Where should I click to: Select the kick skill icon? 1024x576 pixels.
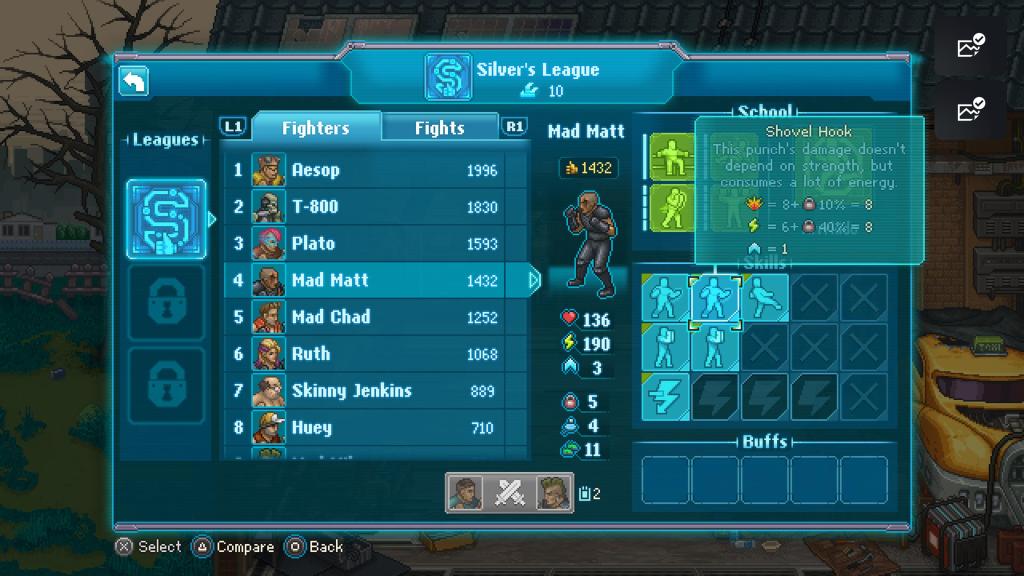(x=764, y=298)
